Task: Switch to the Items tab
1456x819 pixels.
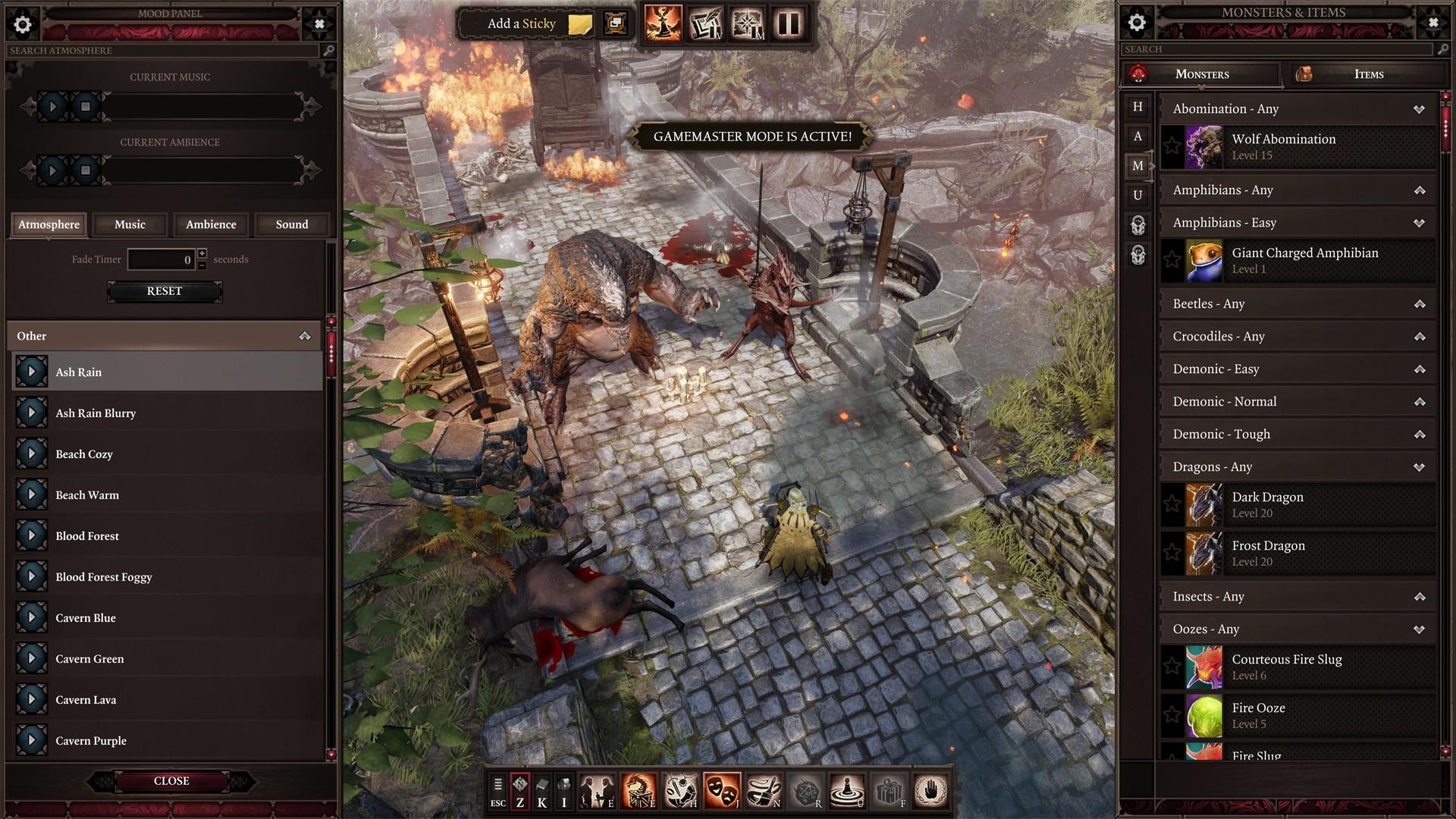Action: (x=1369, y=74)
